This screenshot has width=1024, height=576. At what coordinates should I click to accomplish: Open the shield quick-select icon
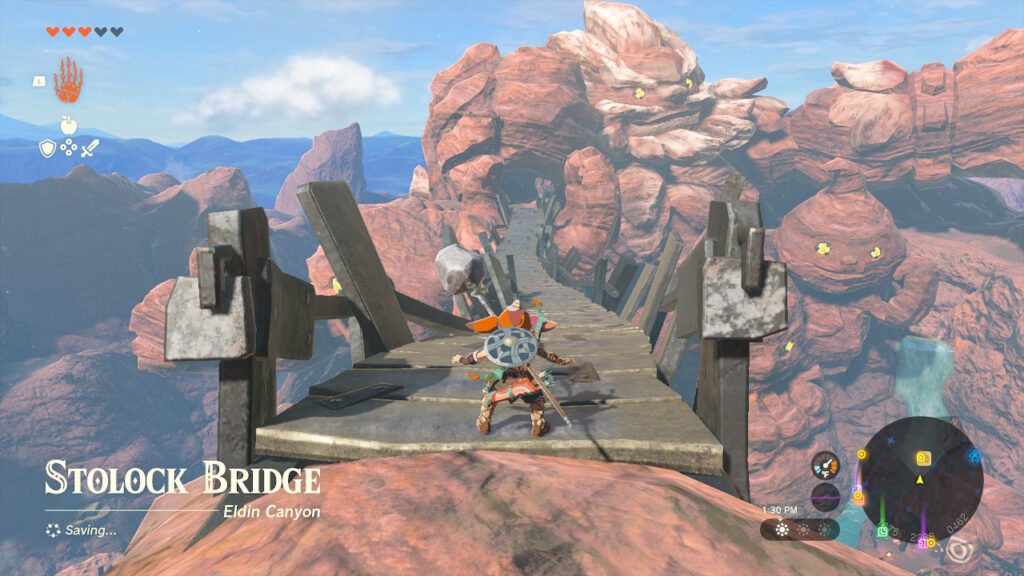click(x=47, y=149)
